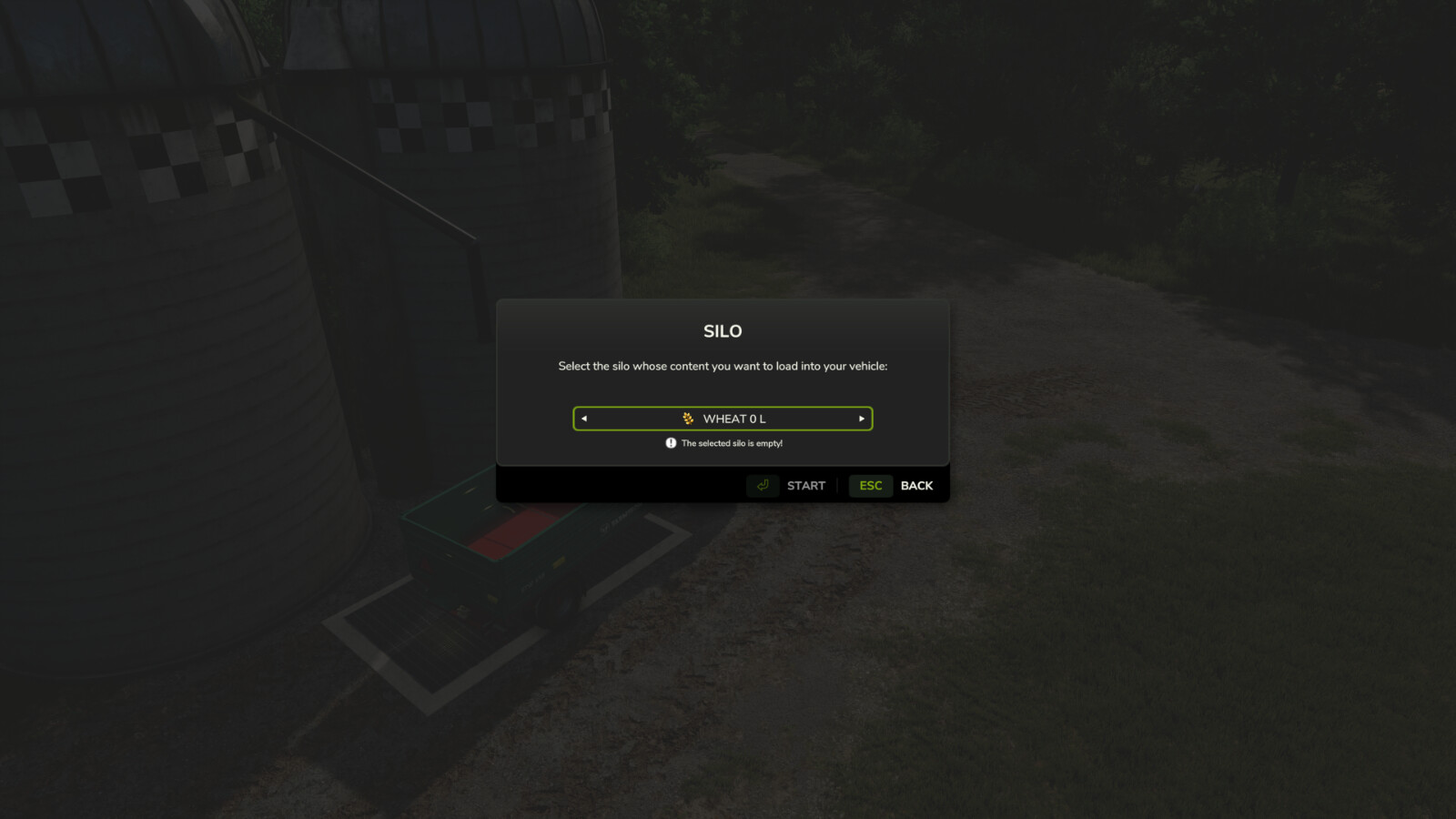Screen dimensions: 1456x819
Task: Select the instruction text about loading your vehicle
Action: tap(722, 366)
